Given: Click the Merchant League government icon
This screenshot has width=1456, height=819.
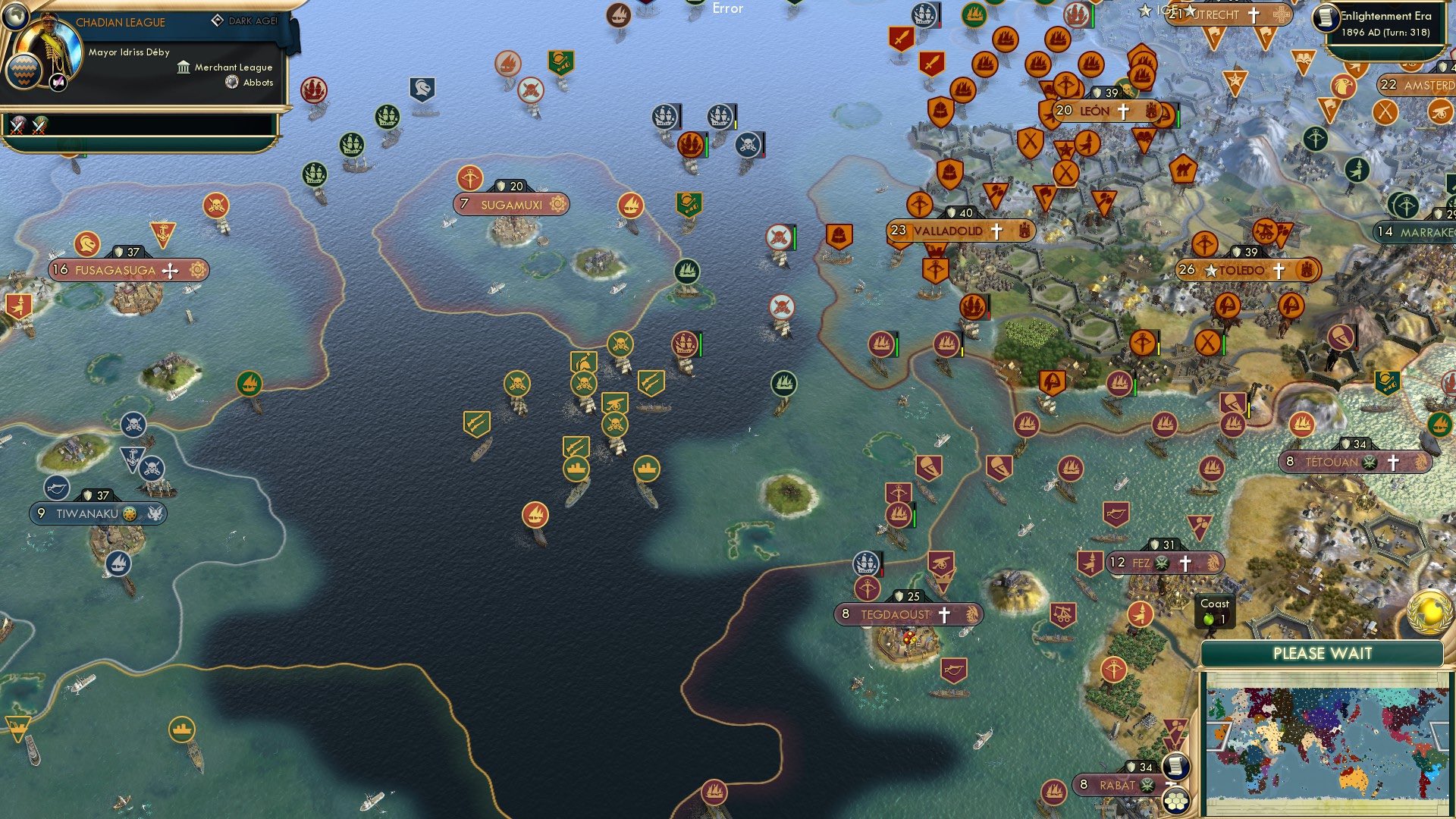Looking at the screenshot, I should [x=184, y=67].
